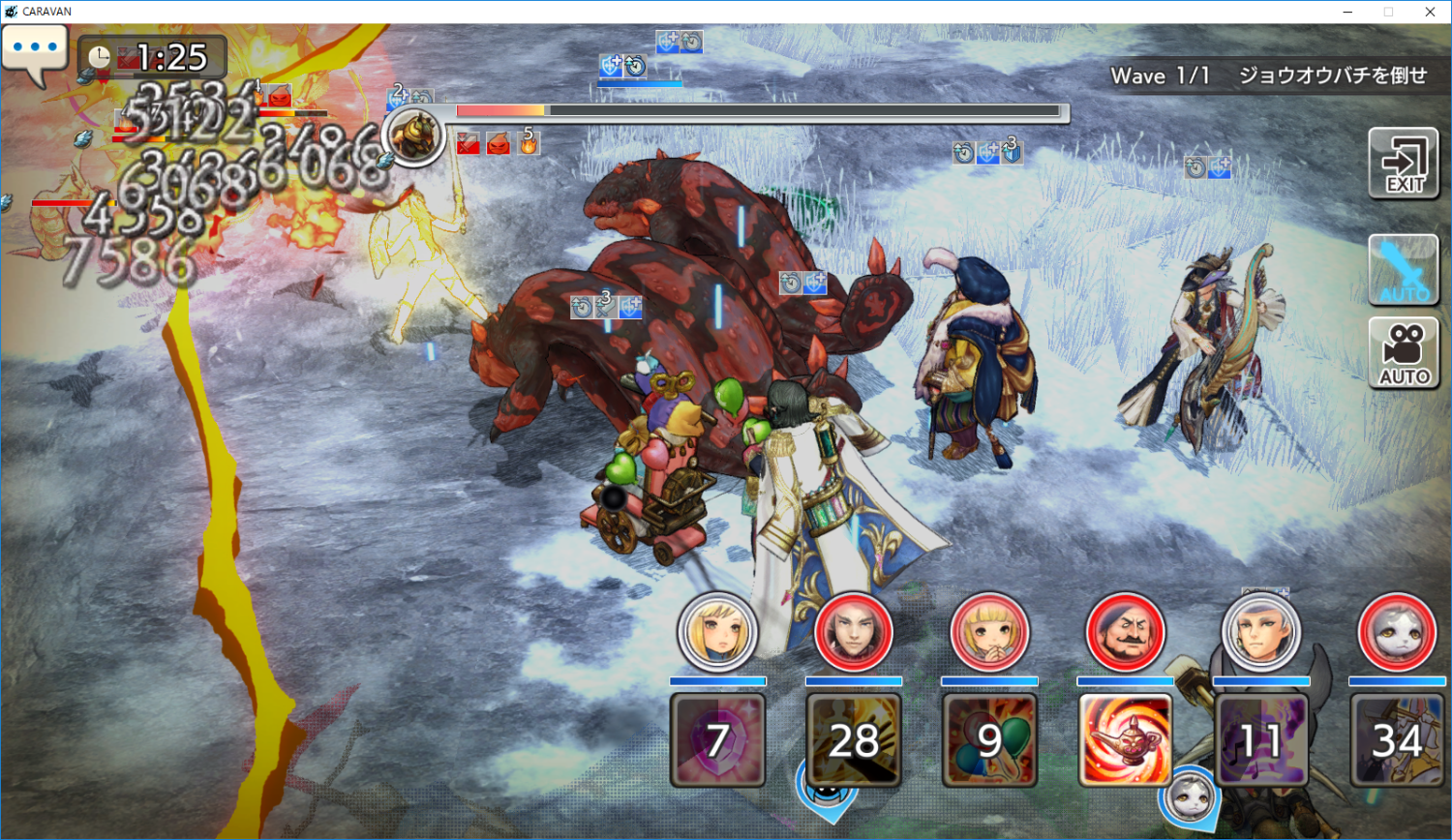Click the purple gem skill showing 7

(717, 739)
